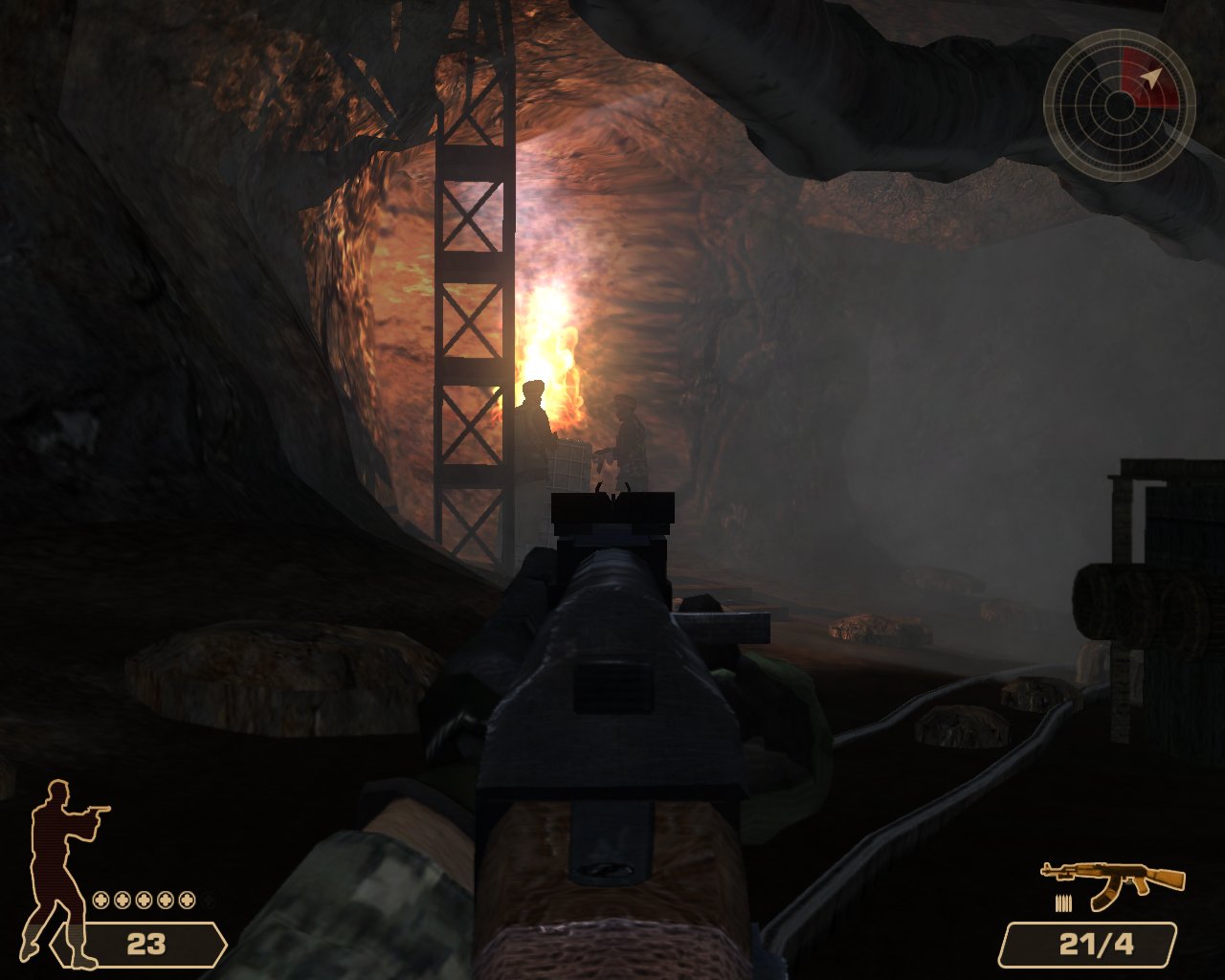This screenshot has height=980, width=1225.
Task: Click the dimmed empty health cross slot
Action: 208,900
